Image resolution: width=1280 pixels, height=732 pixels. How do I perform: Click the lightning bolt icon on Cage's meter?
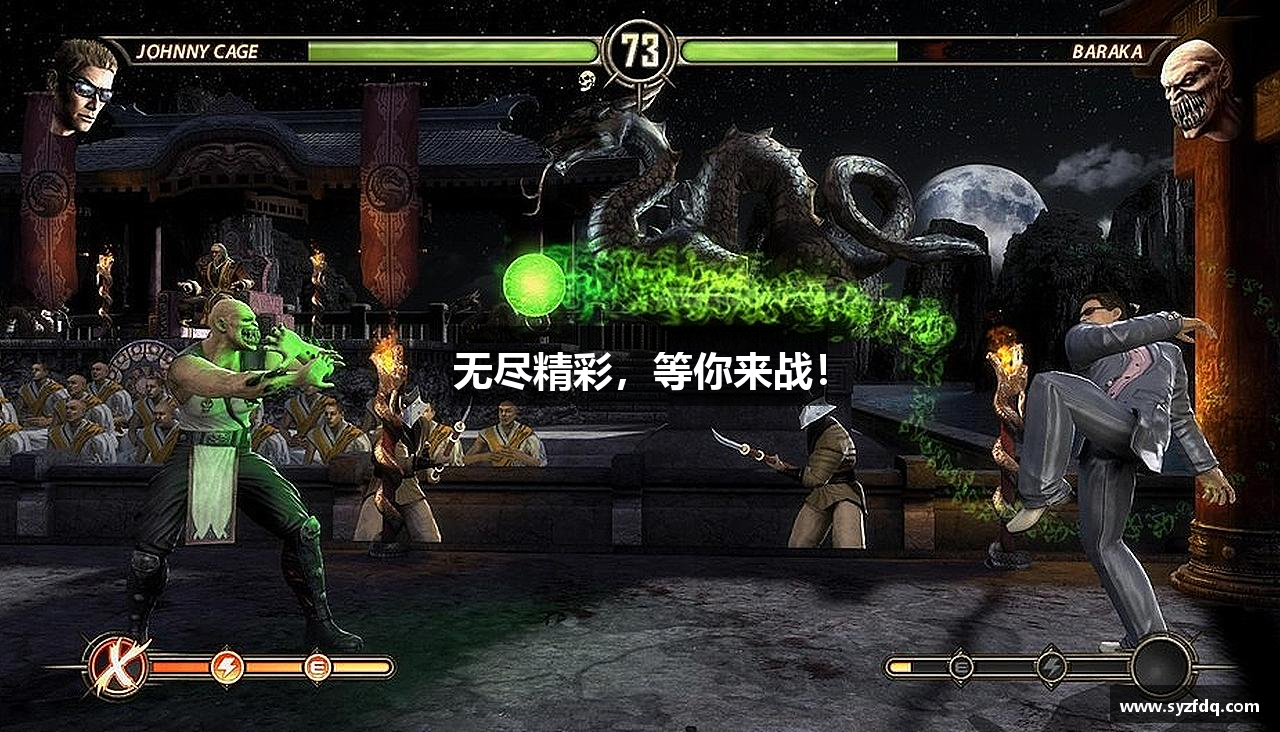(227, 666)
